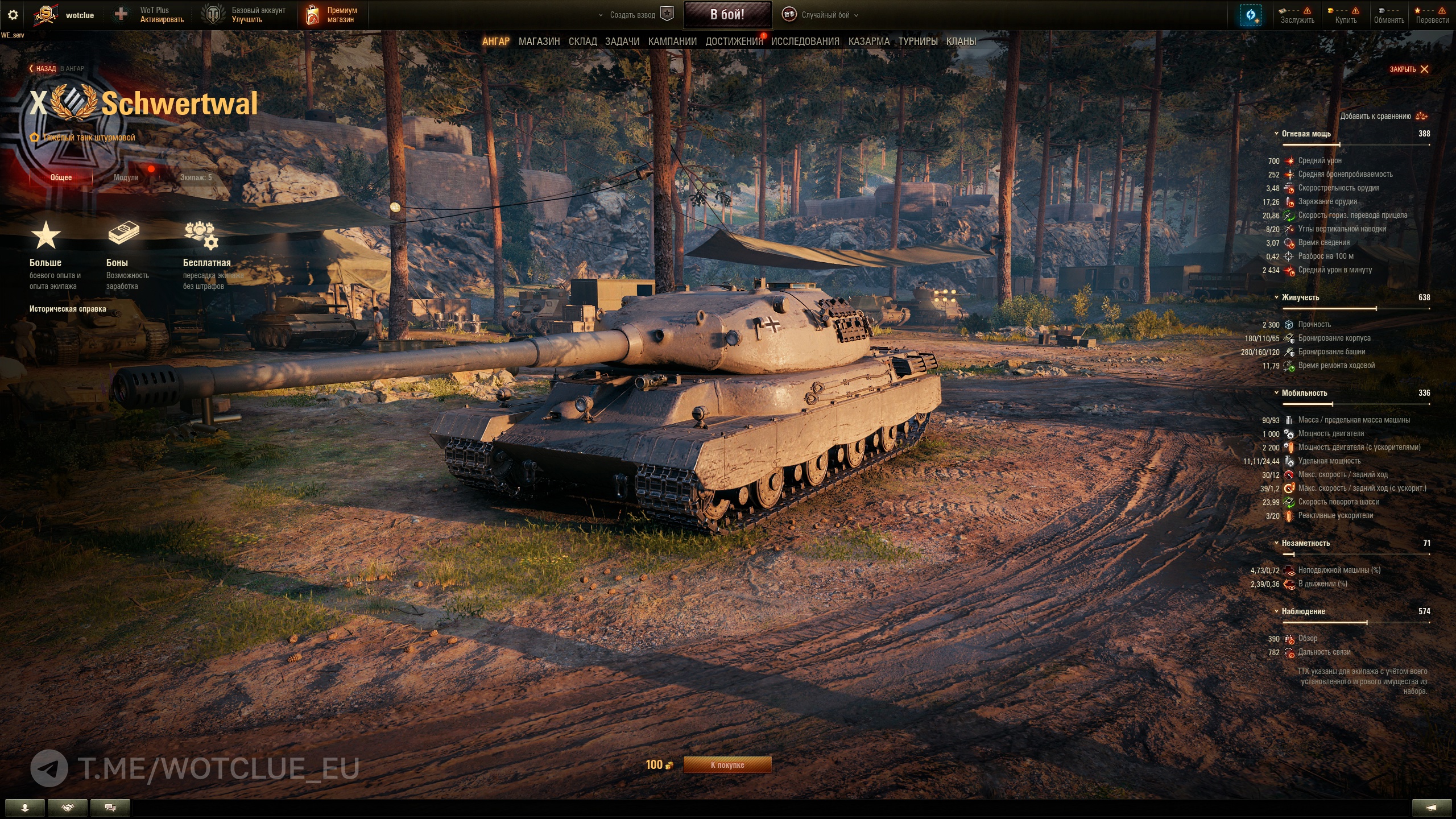
Task: Create a platoon via "Создать взвод"
Action: [632, 15]
